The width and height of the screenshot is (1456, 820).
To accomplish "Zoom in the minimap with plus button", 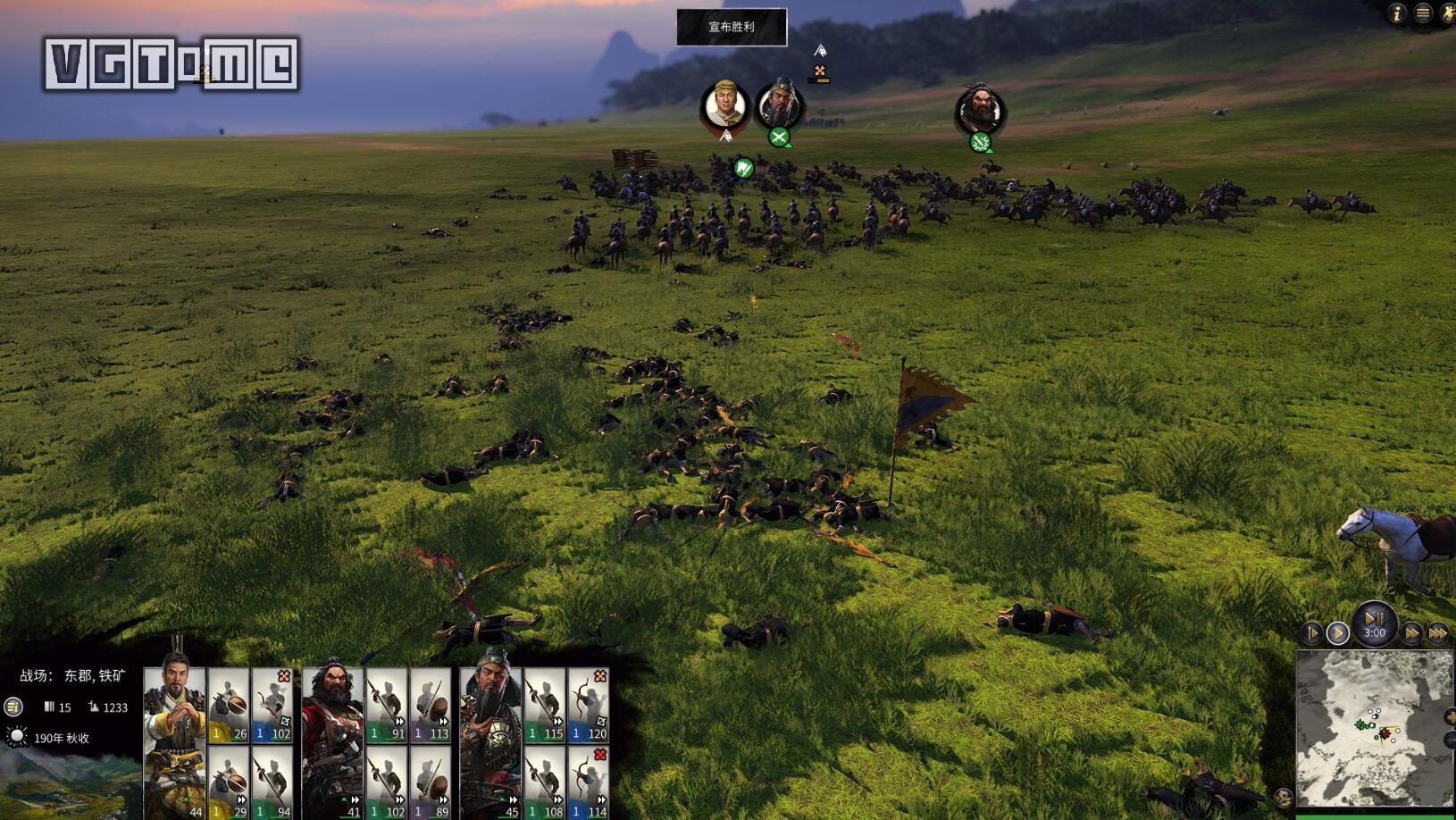I will (x=1449, y=716).
